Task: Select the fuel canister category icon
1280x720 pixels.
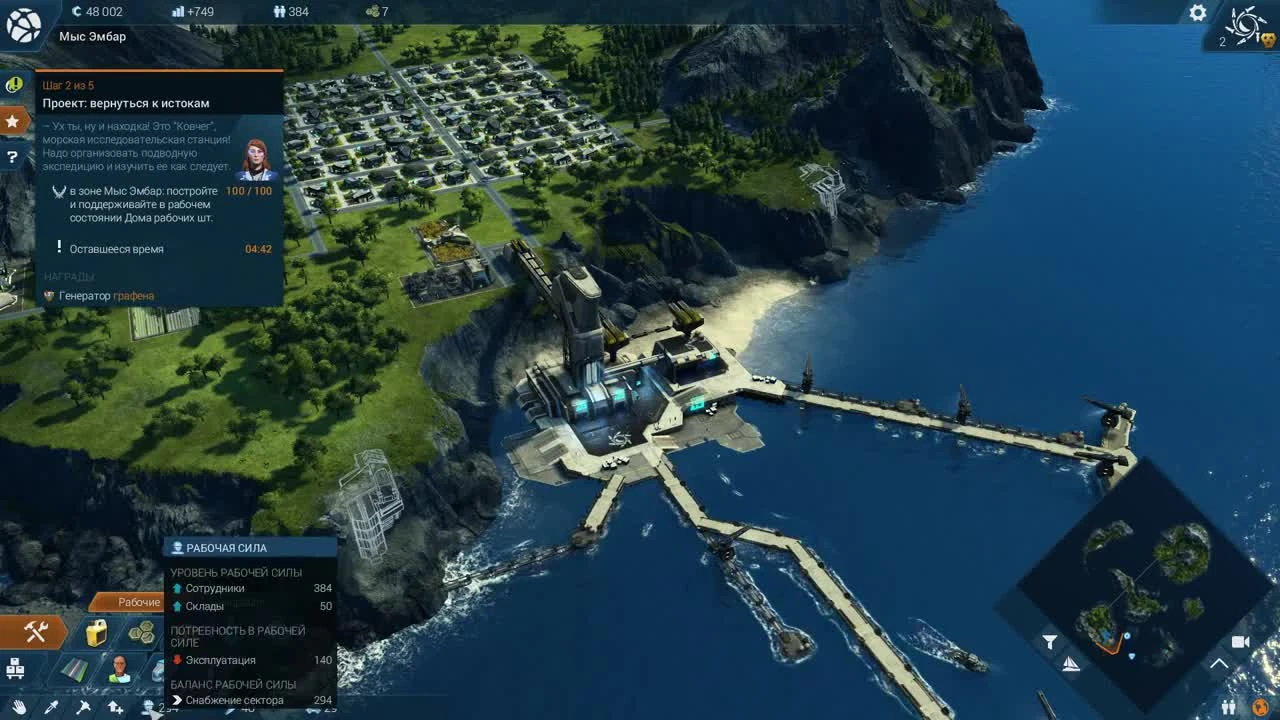Action: (x=96, y=634)
